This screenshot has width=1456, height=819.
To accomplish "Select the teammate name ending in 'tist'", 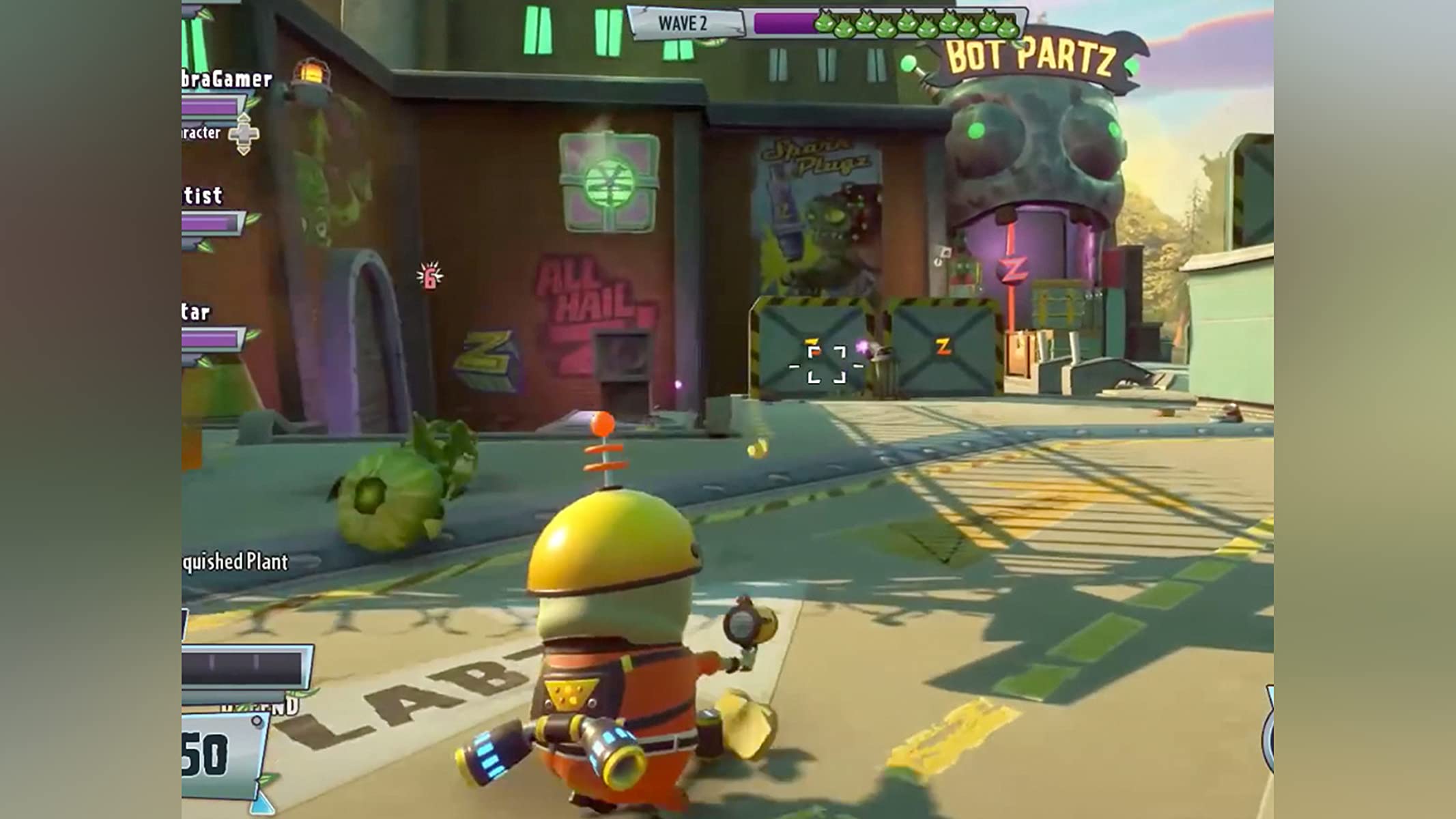I will tap(203, 196).
